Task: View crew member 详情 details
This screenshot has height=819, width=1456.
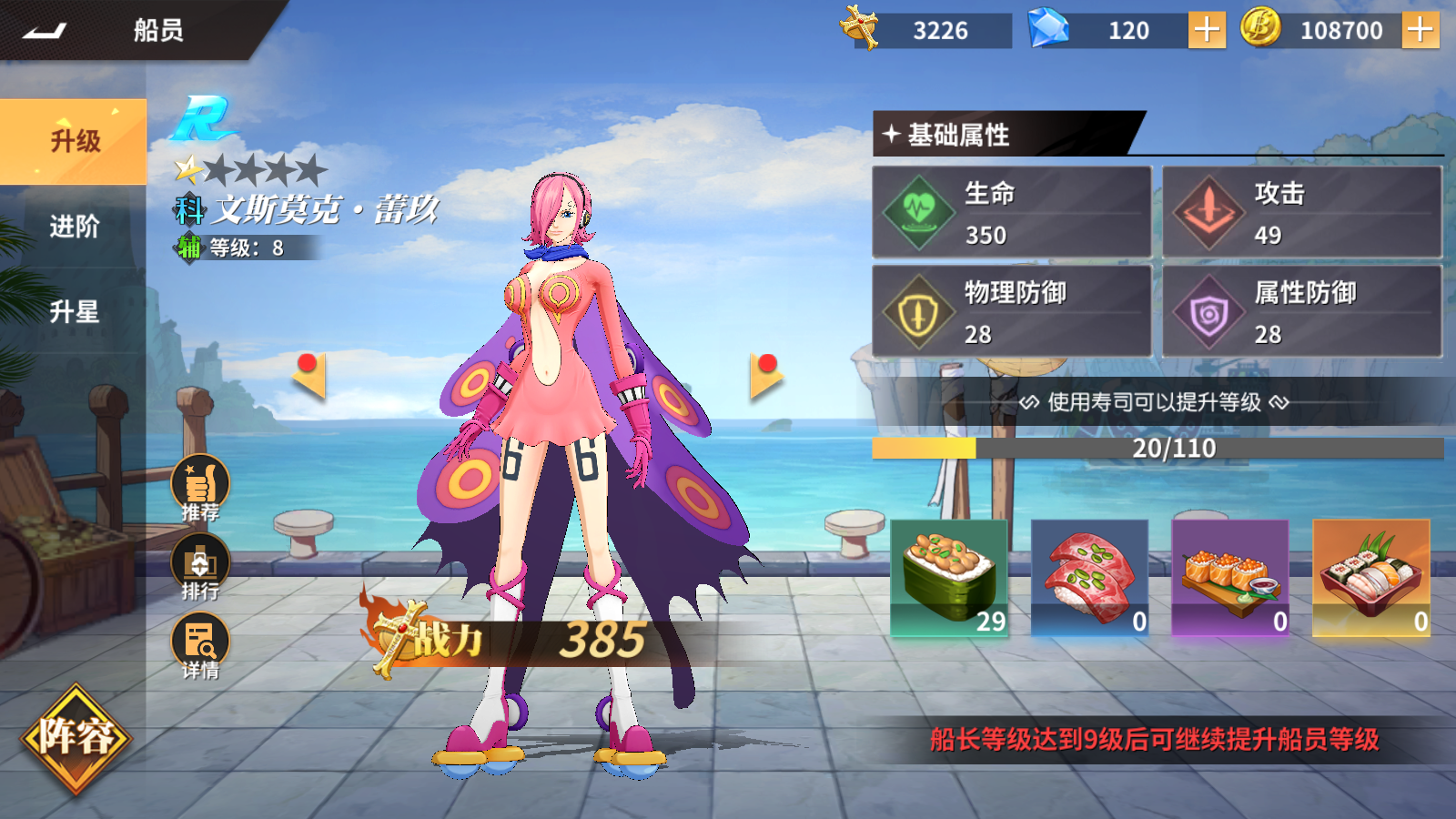Action: (200, 645)
